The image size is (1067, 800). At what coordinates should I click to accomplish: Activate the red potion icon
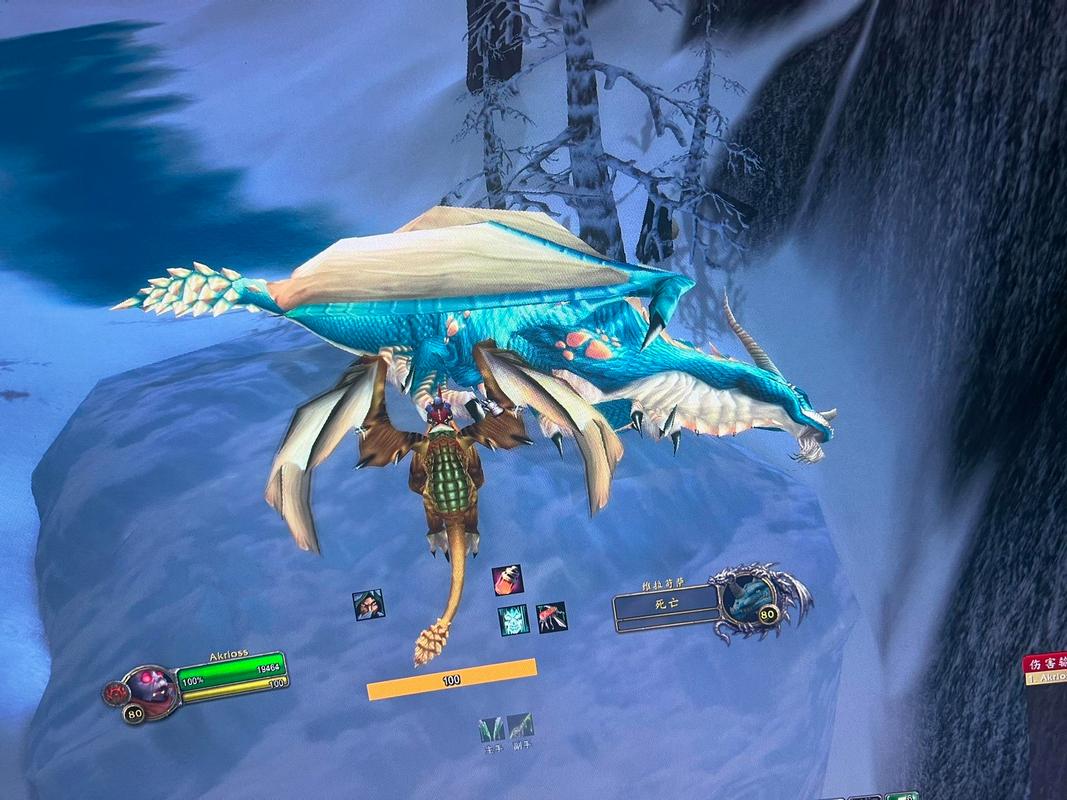click(x=507, y=580)
